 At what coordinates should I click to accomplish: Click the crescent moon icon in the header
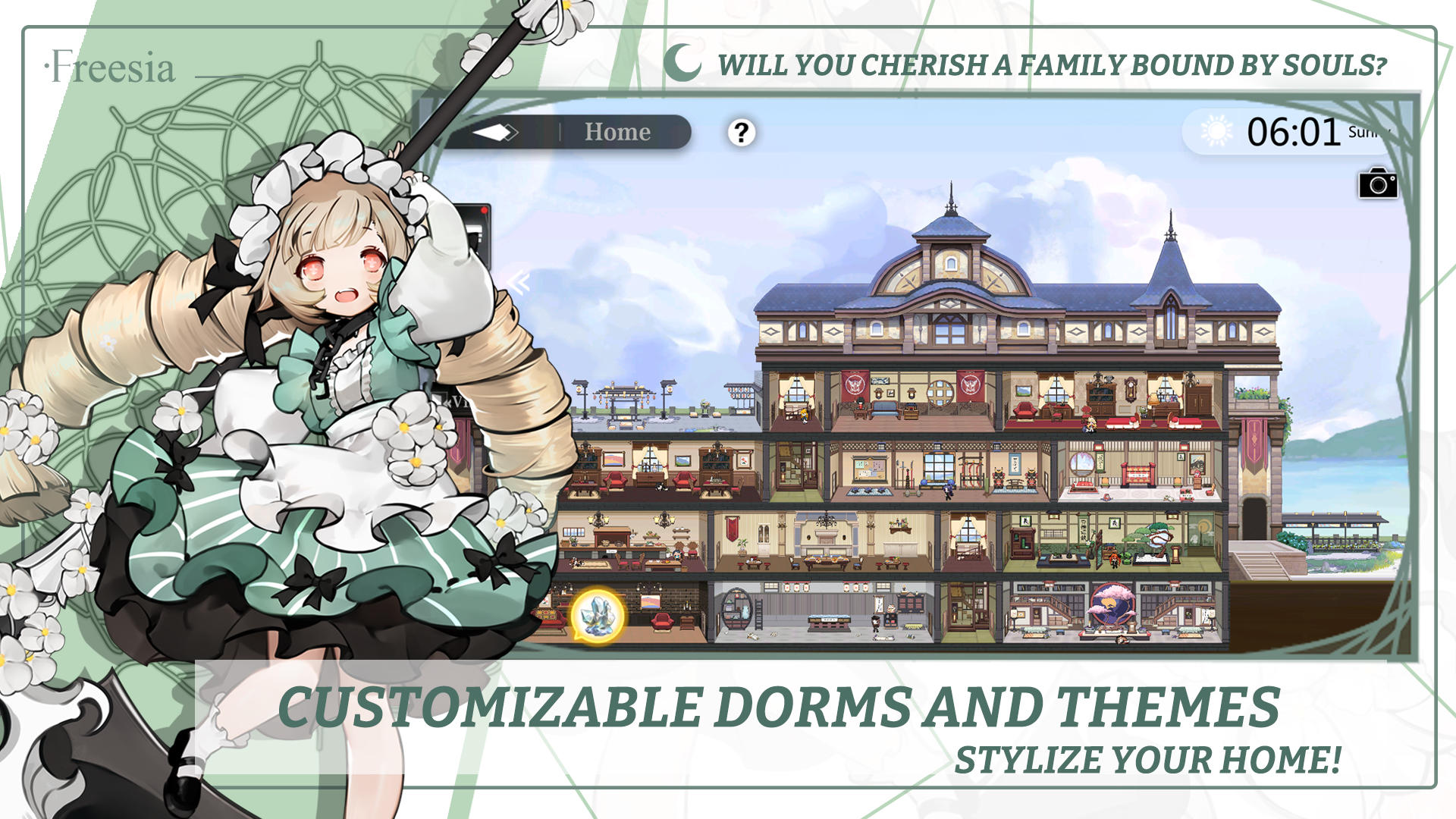click(x=682, y=62)
